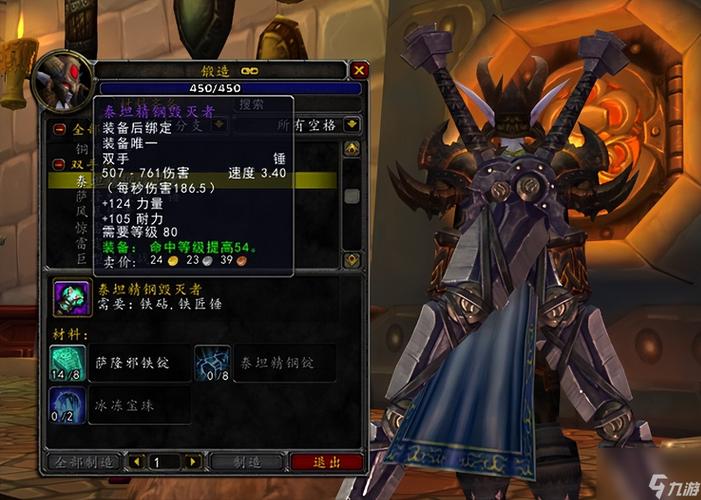Click the 全部制造 craft-all button

coord(82,462)
